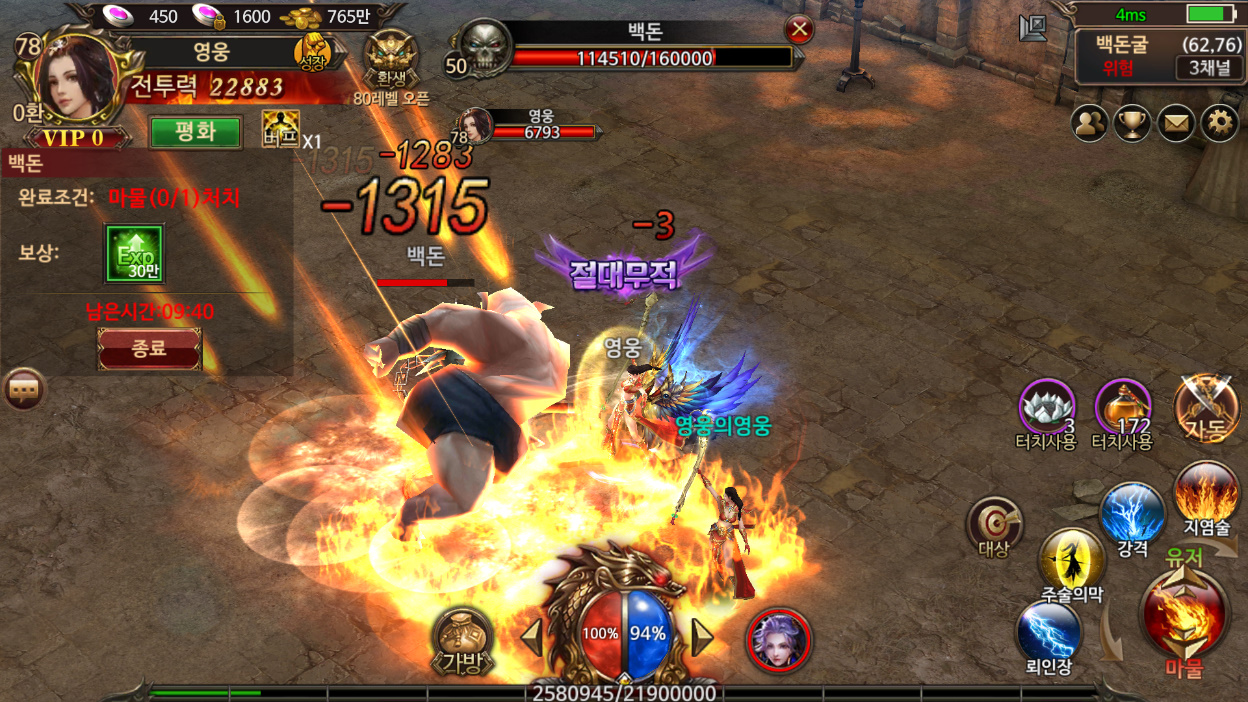Open the 성장 growth badge
The image size is (1248, 702).
coord(312,54)
